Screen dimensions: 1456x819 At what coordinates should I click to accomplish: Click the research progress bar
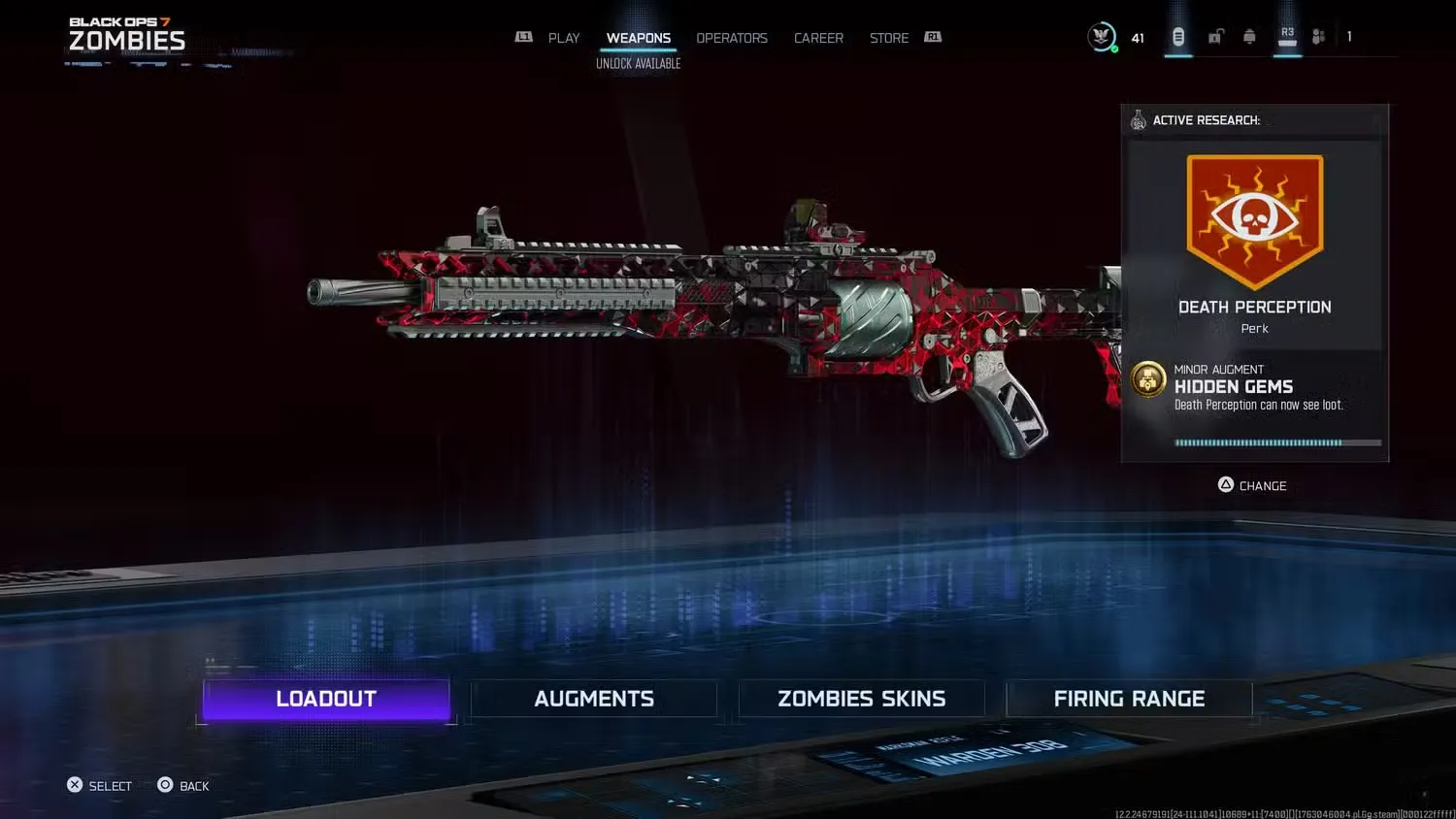[x=1276, y=442]
